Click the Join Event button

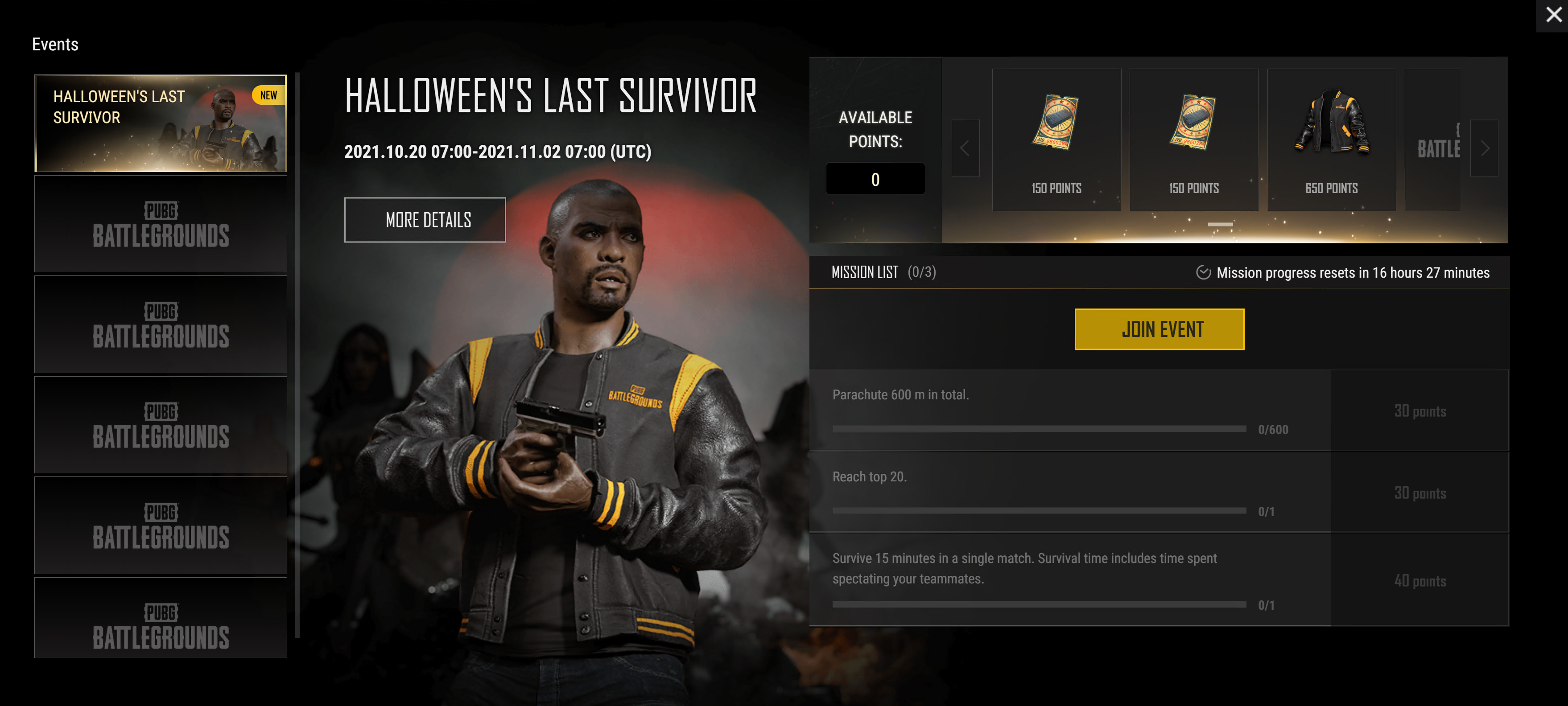coord(1158,329)
